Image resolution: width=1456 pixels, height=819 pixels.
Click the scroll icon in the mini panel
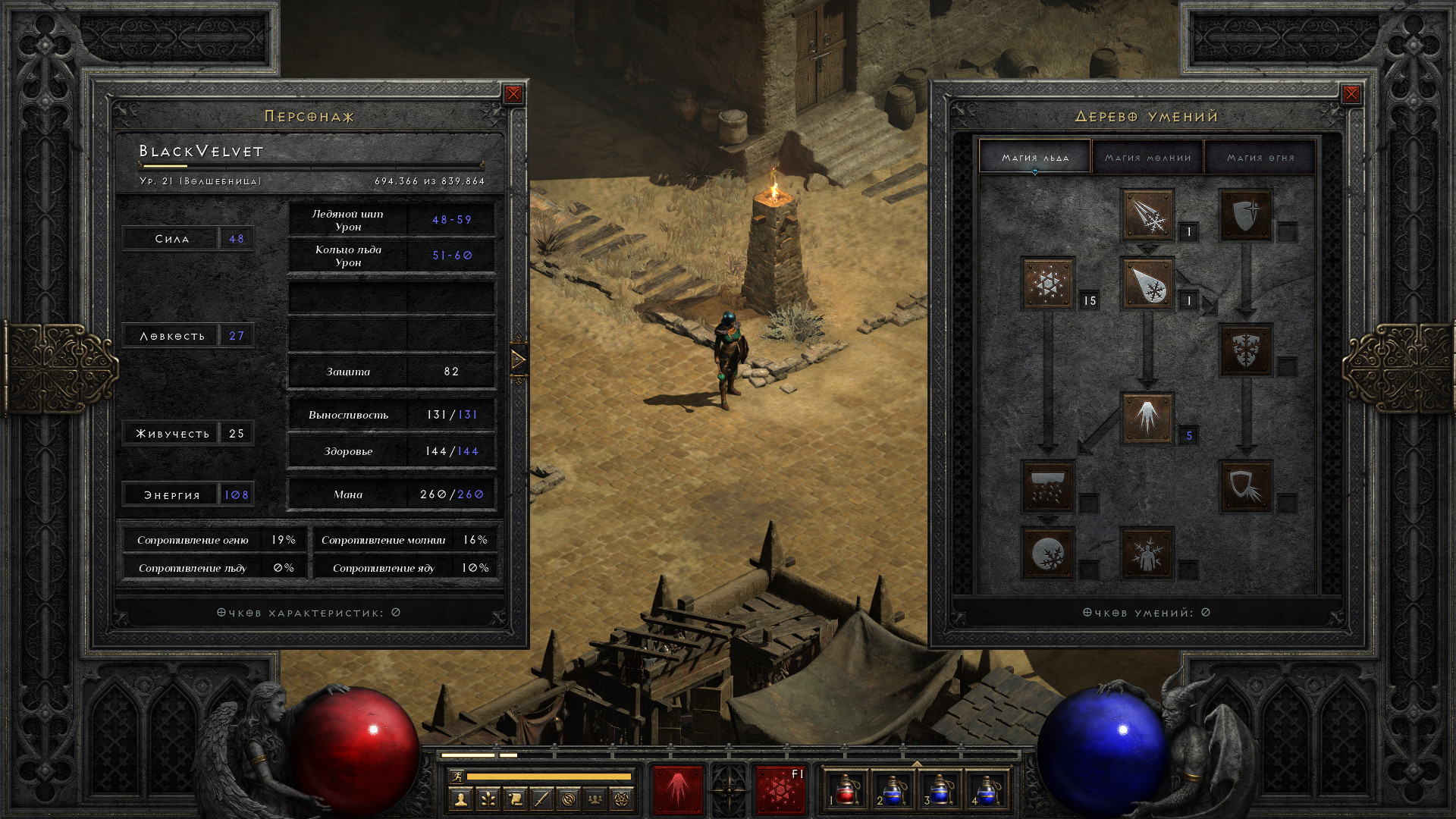(x=515, y=799)
